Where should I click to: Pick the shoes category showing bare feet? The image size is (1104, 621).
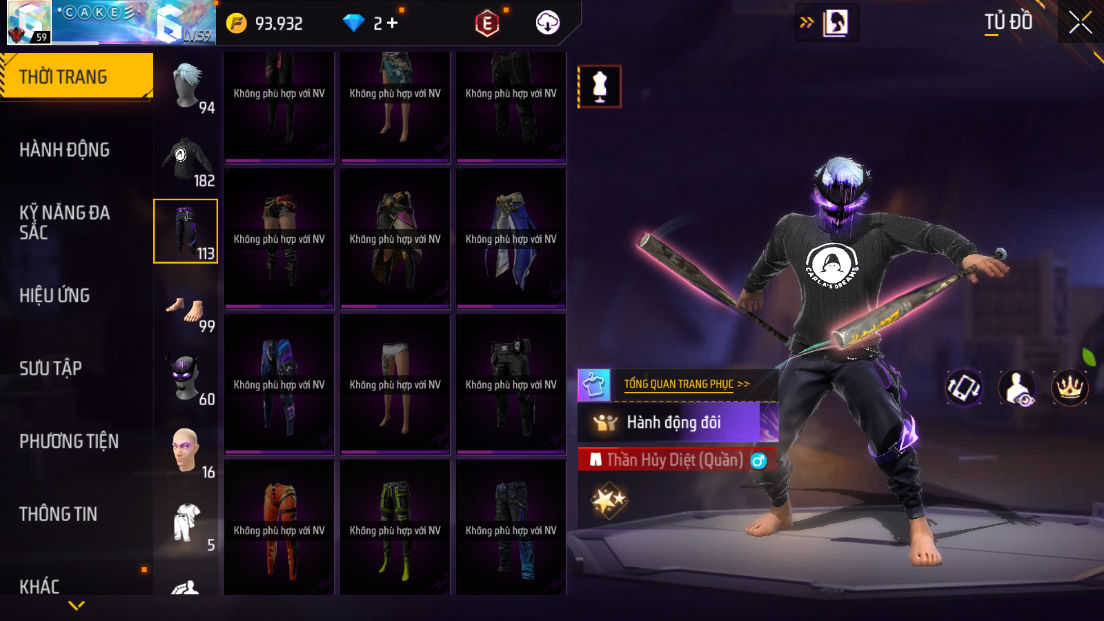tap(186, 306)
